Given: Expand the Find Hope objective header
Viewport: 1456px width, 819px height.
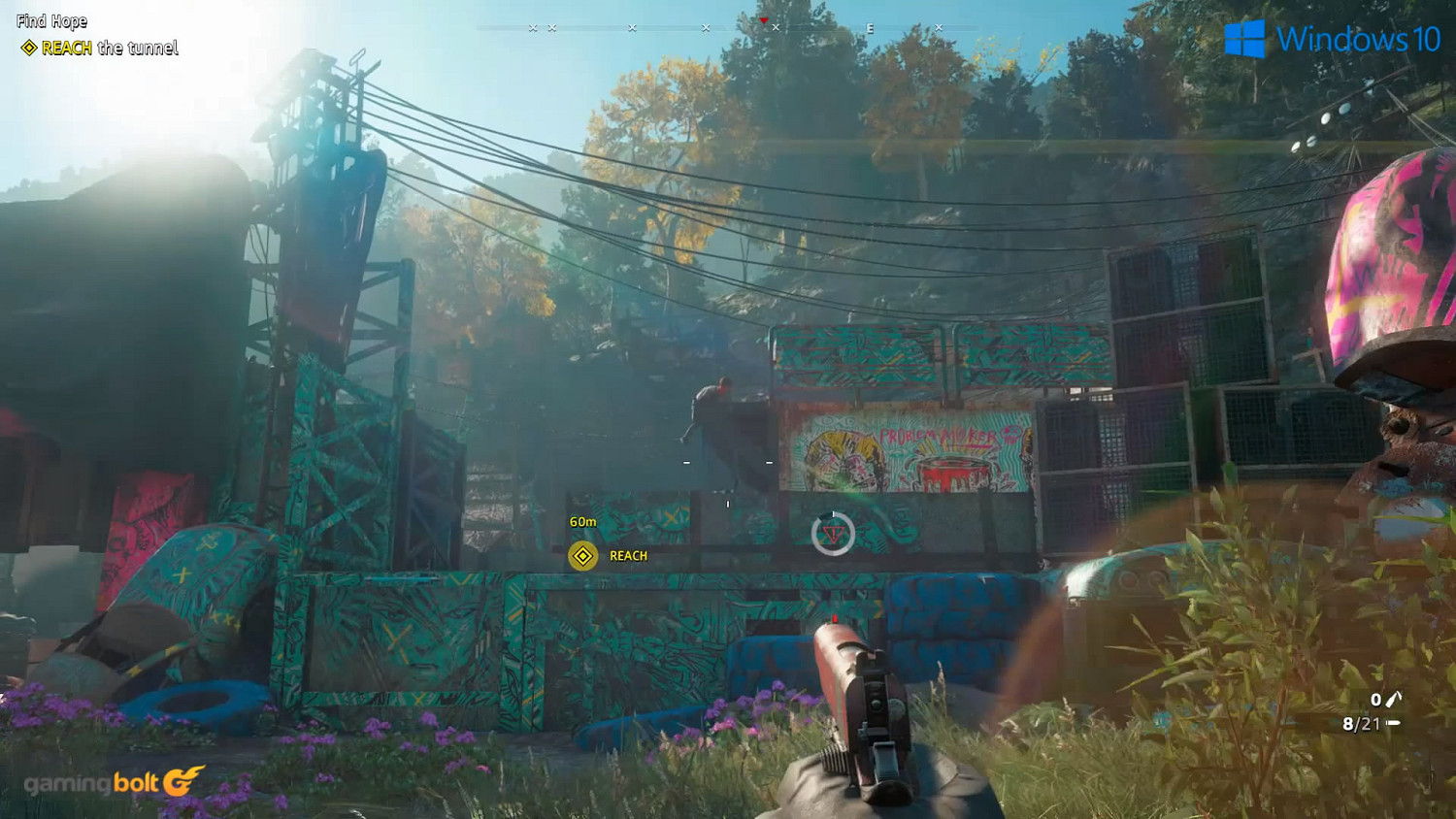Looking at the screenshot, I should click(52, 20).
